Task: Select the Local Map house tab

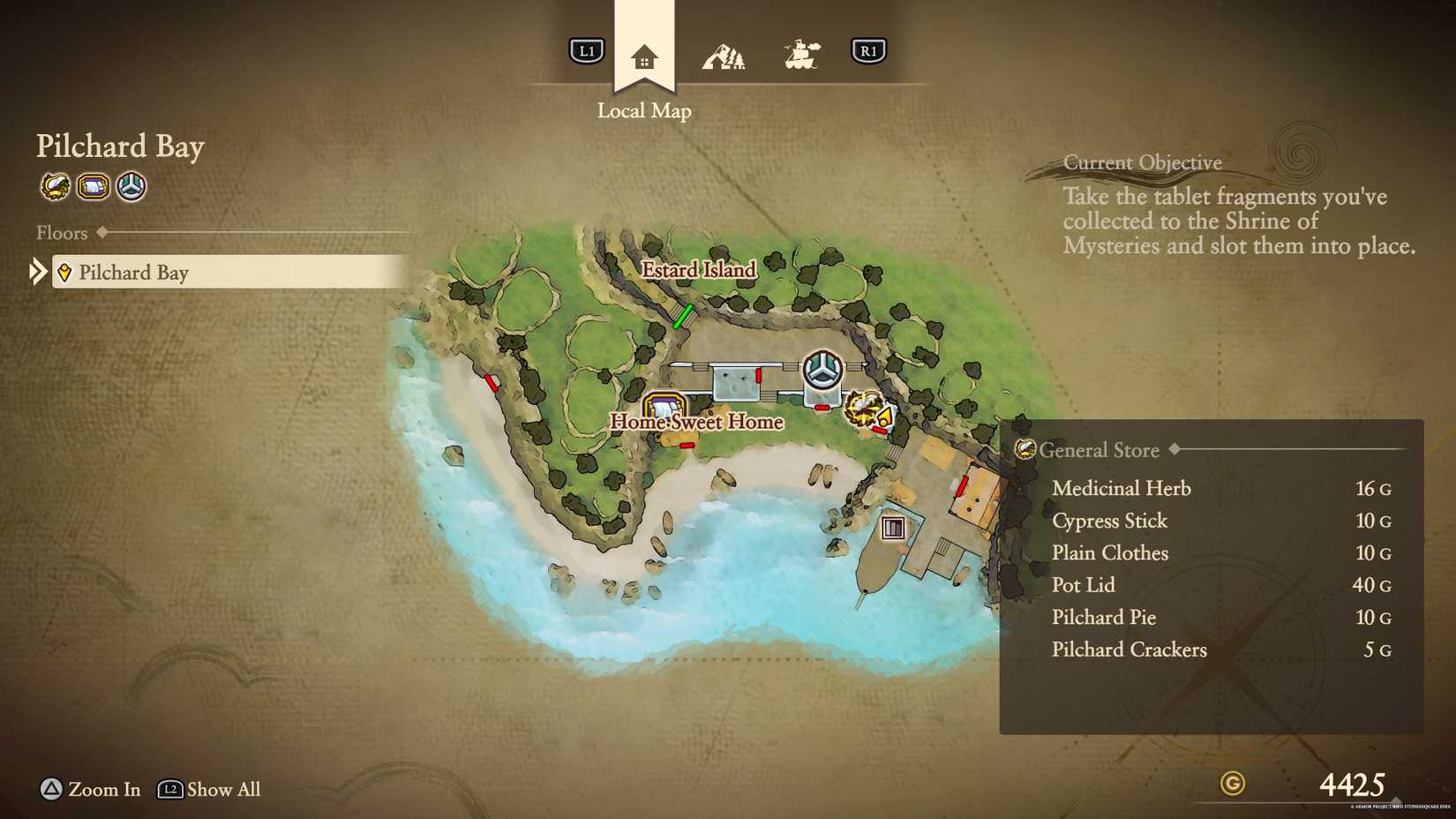Action: pos(644,56)
